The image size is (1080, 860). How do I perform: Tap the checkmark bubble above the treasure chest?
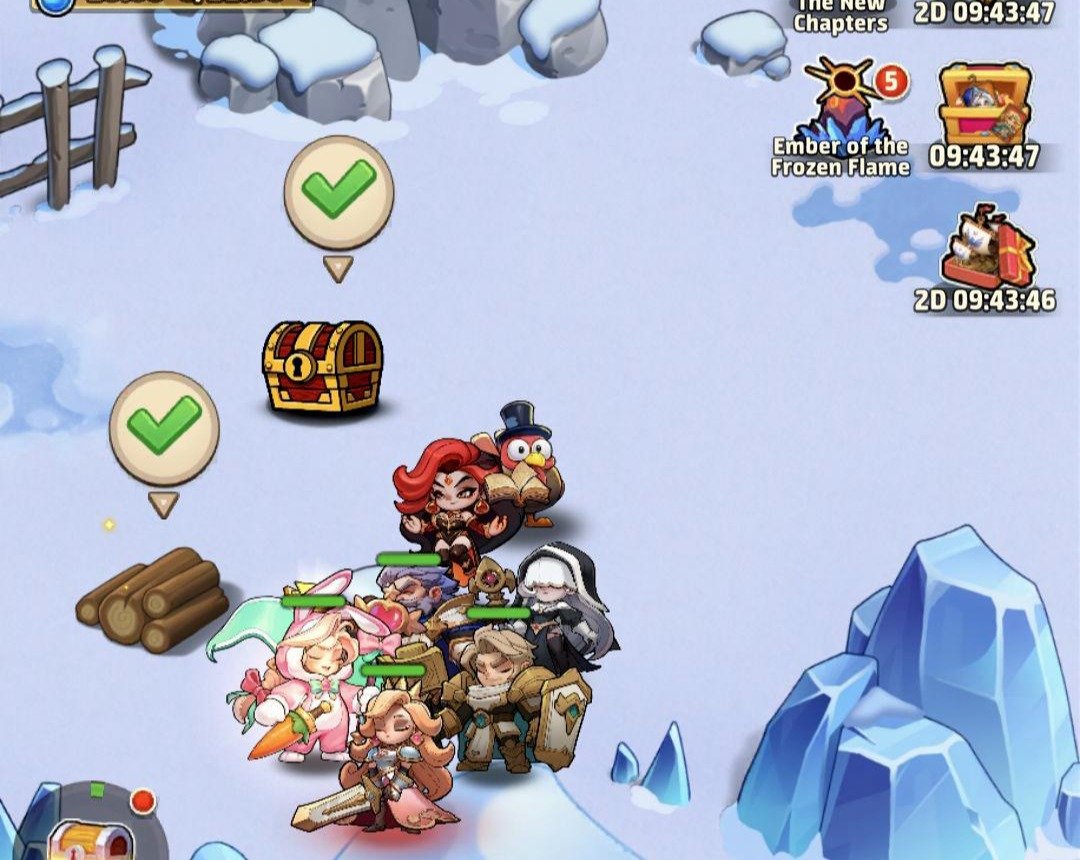(x=339, y=192)
